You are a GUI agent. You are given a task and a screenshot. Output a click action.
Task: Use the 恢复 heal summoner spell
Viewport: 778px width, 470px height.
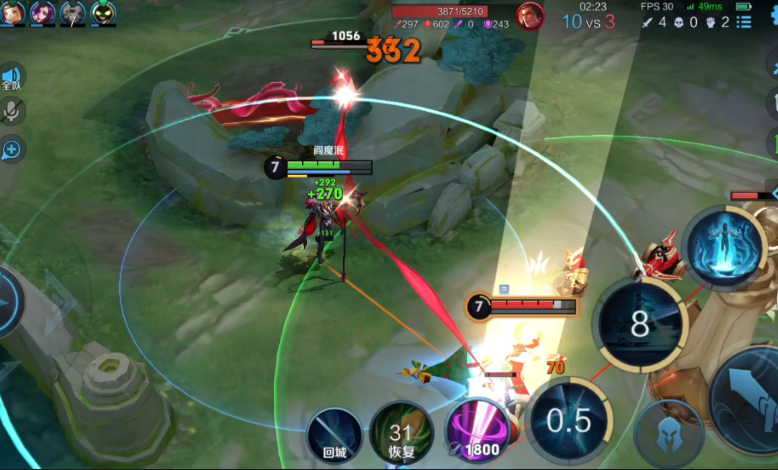tap(401, 433)
